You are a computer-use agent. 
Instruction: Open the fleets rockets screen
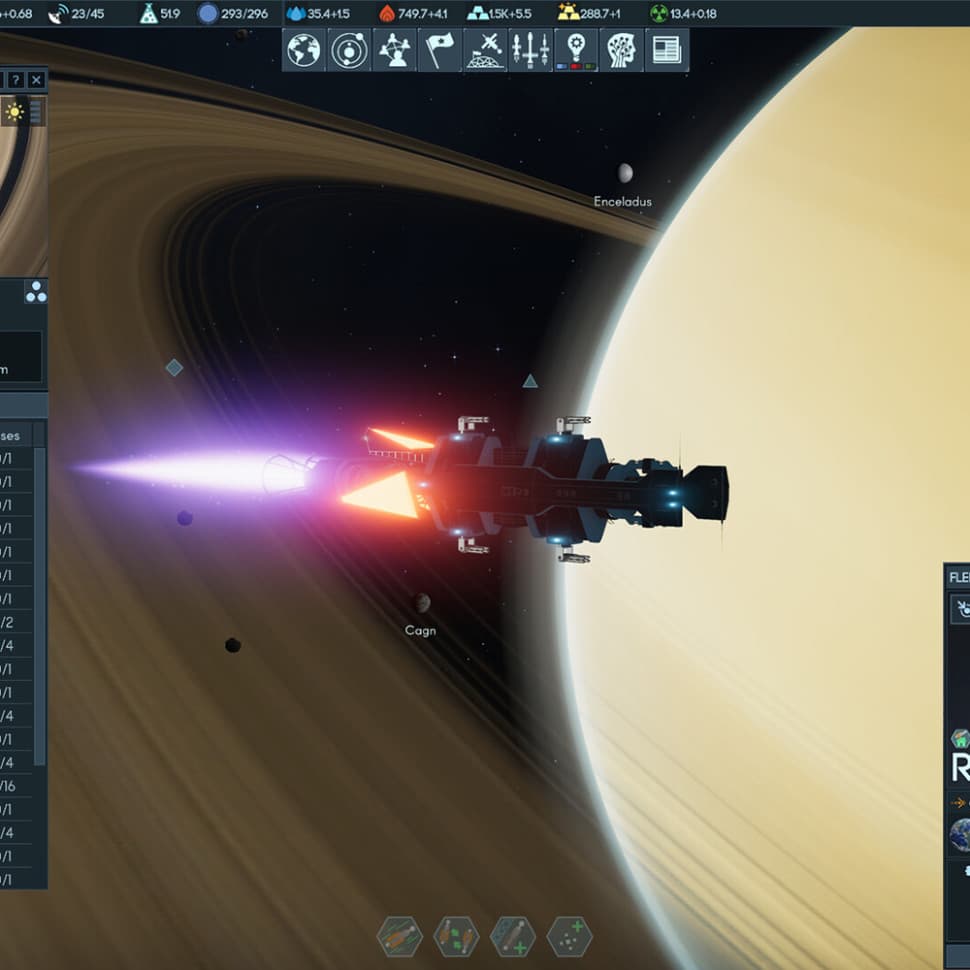coord(530,50)
